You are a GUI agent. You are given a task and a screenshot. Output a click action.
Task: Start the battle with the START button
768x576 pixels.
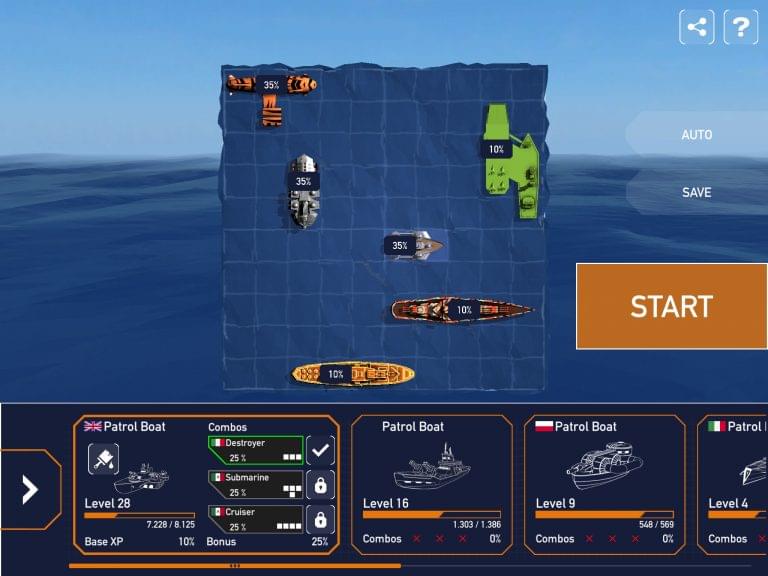point(671,306)
